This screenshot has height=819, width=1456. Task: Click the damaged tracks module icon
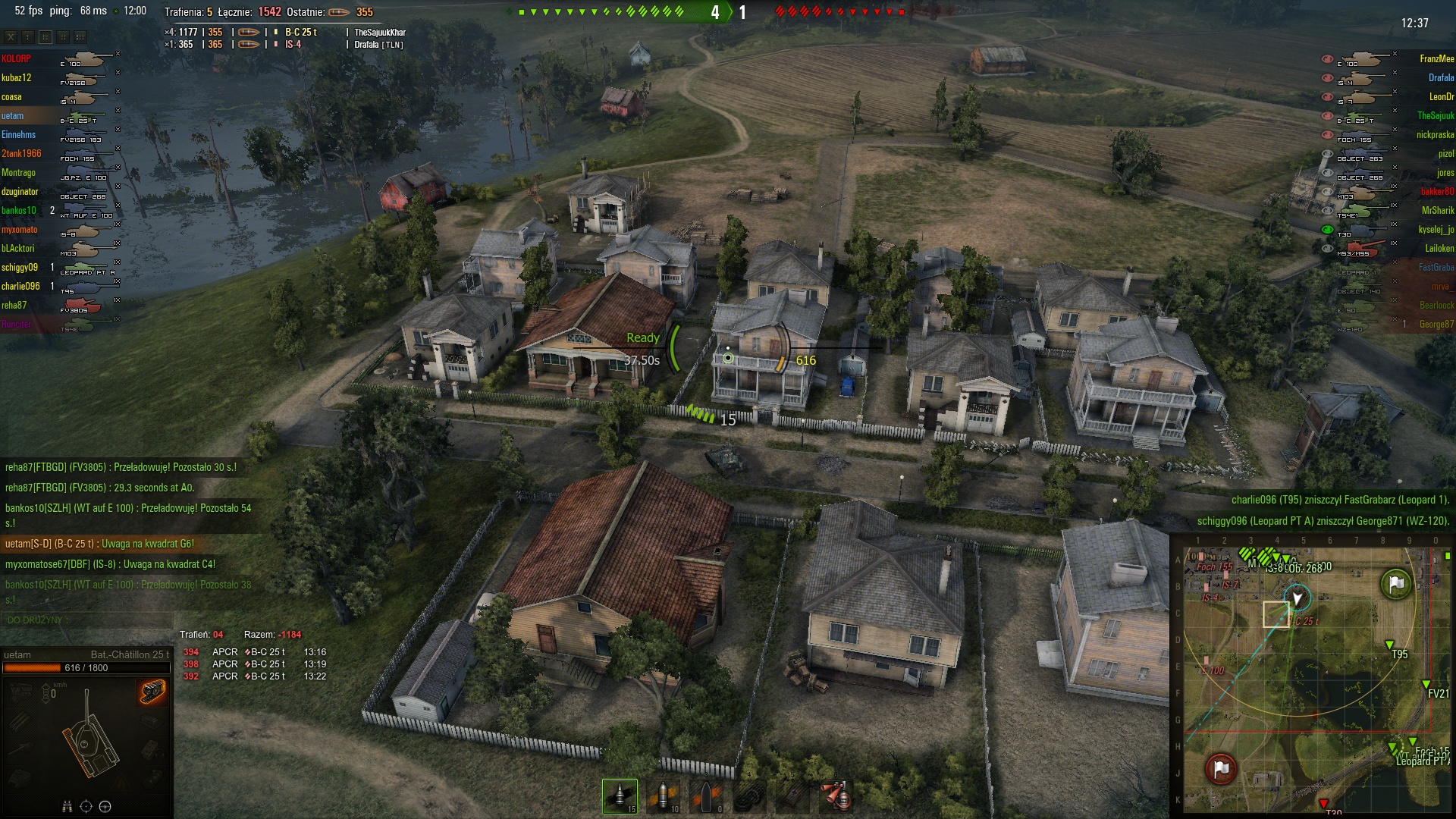[x=152, y=692]
